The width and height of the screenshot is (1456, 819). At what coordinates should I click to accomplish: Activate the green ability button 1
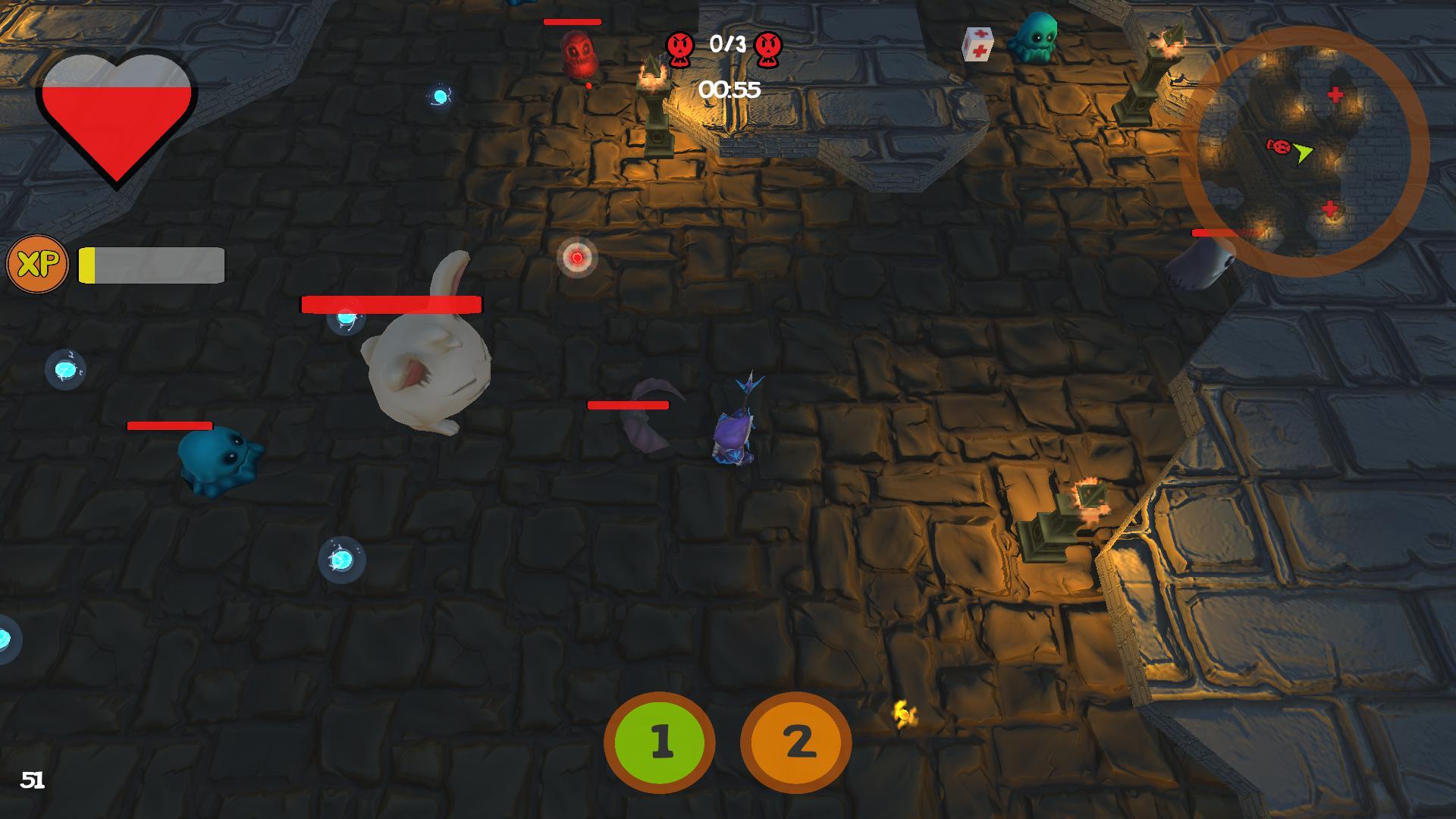pyautogui.click(x=659, y=742)
